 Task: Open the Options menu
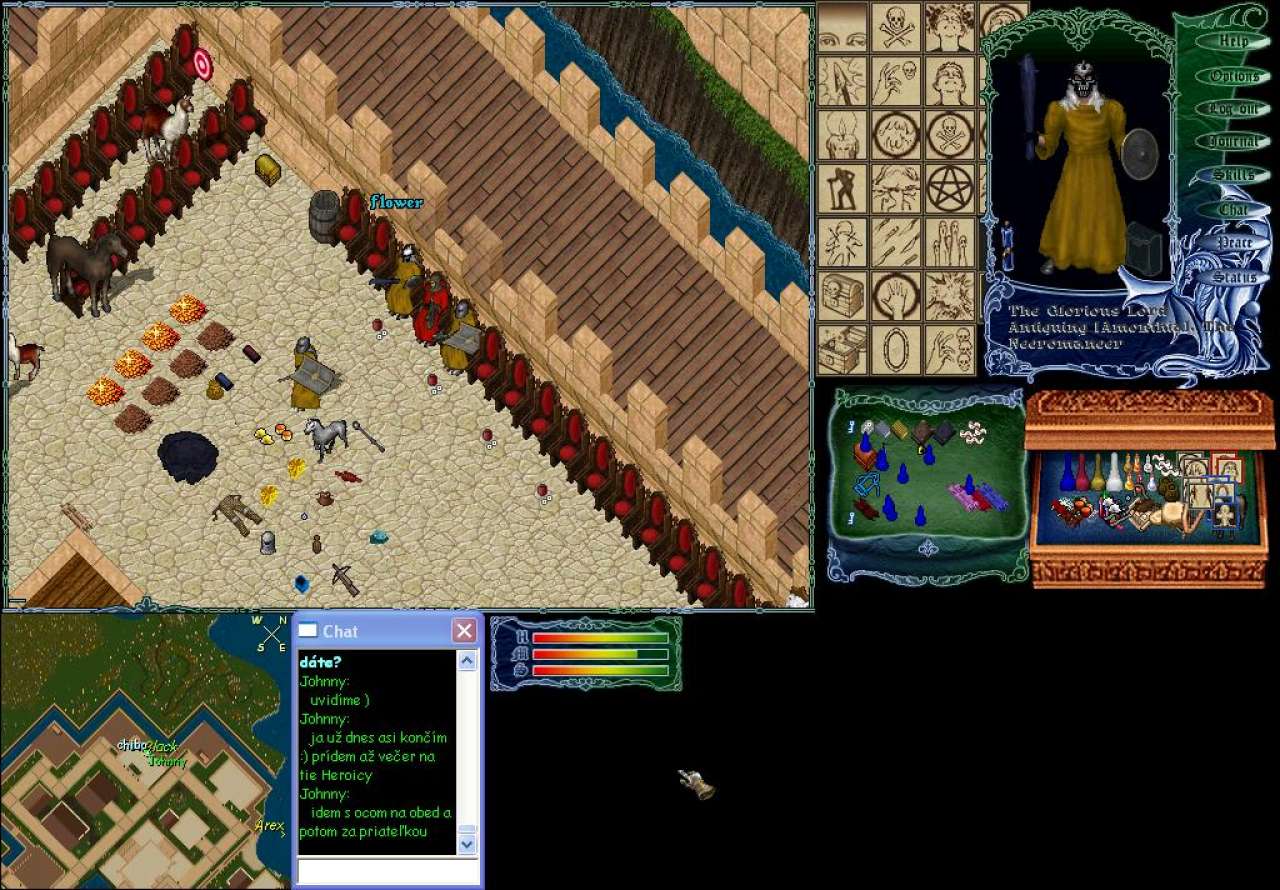point(1234,76)
